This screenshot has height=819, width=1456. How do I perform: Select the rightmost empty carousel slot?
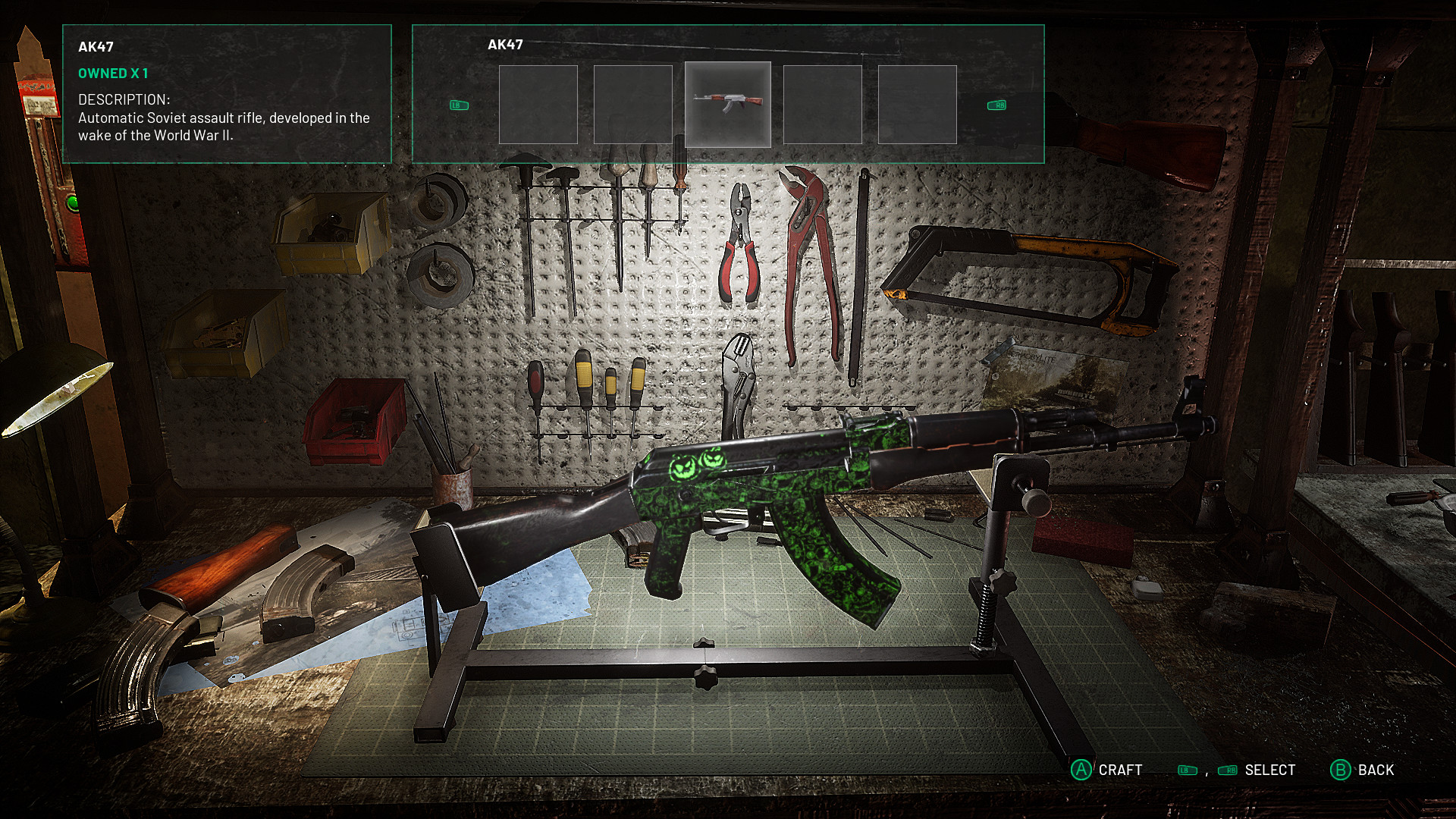pyautogui.click(x=916, y=104)
